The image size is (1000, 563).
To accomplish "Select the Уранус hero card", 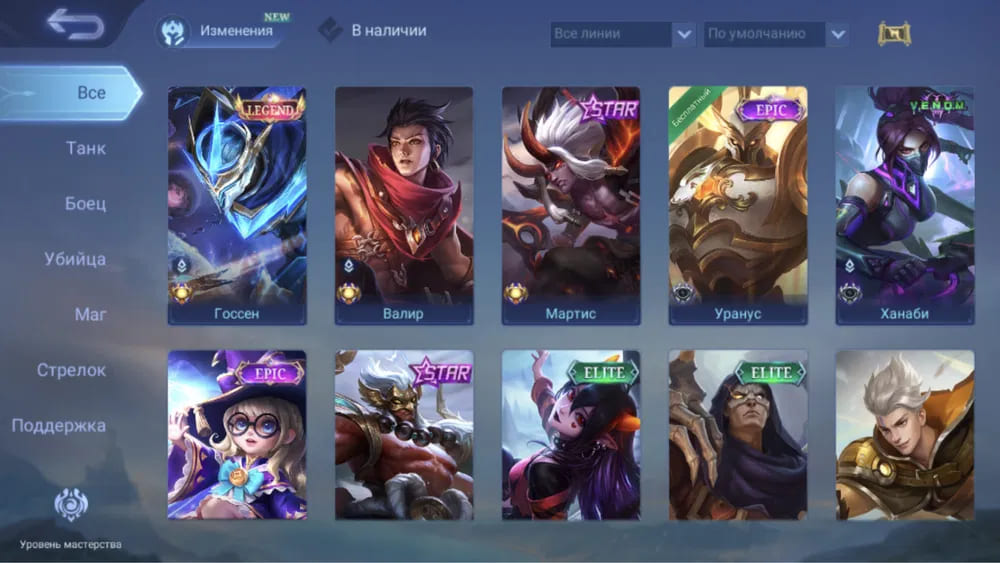I will click(x=738, y=205).
